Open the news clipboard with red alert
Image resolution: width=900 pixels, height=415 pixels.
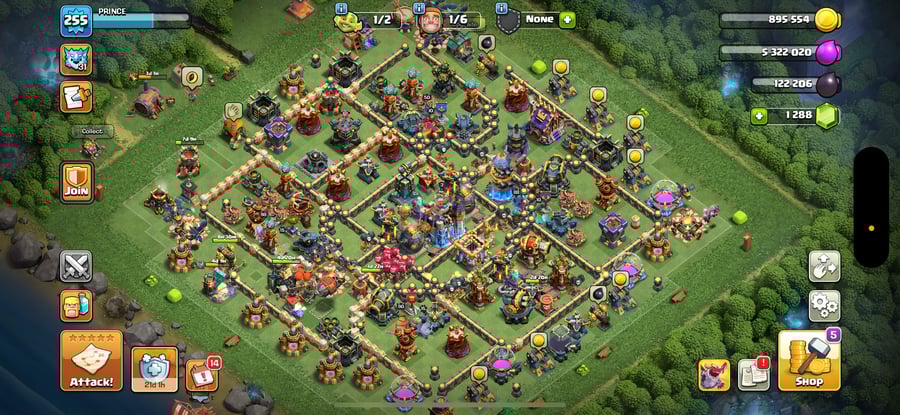pos(753,374)
